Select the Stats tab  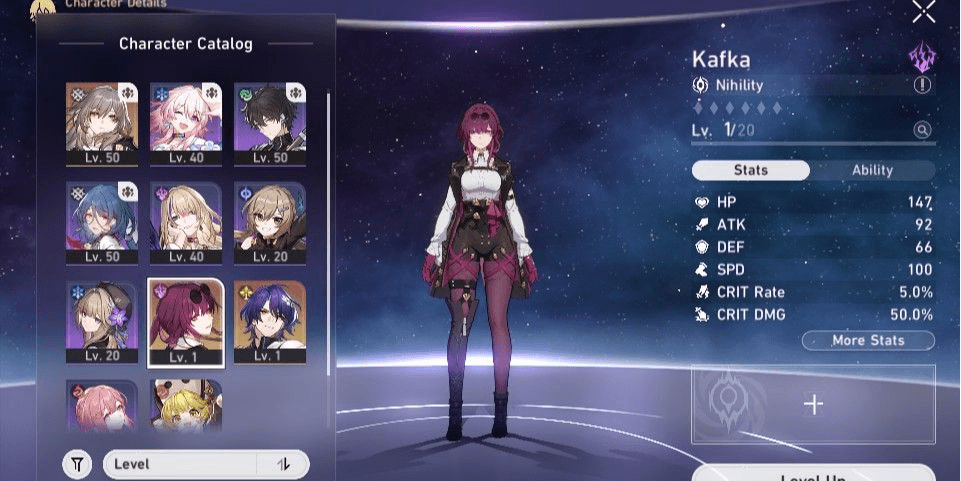[x=751, y=170]
